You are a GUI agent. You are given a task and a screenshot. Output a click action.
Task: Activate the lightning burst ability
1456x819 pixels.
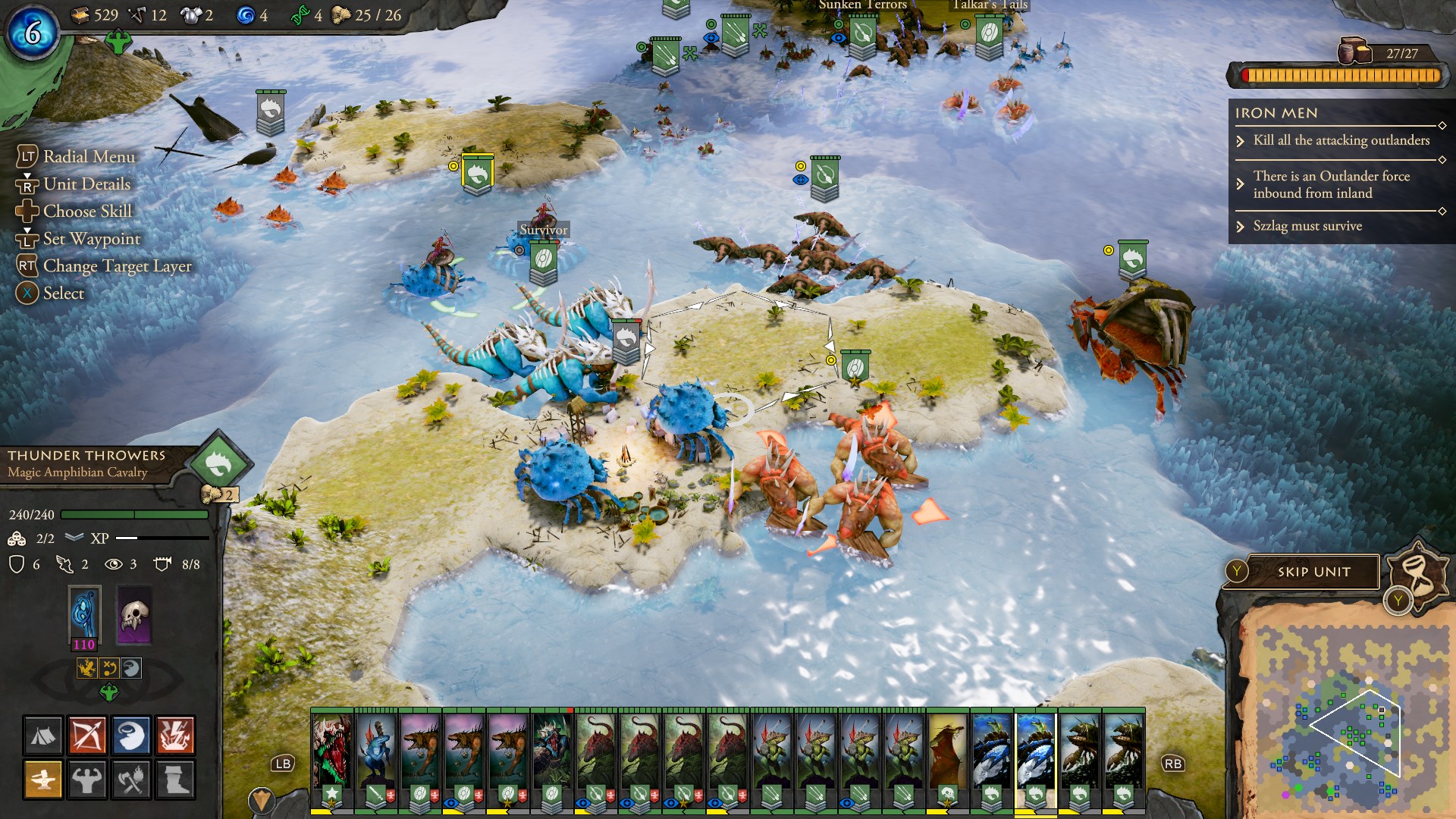coord(175,736)
